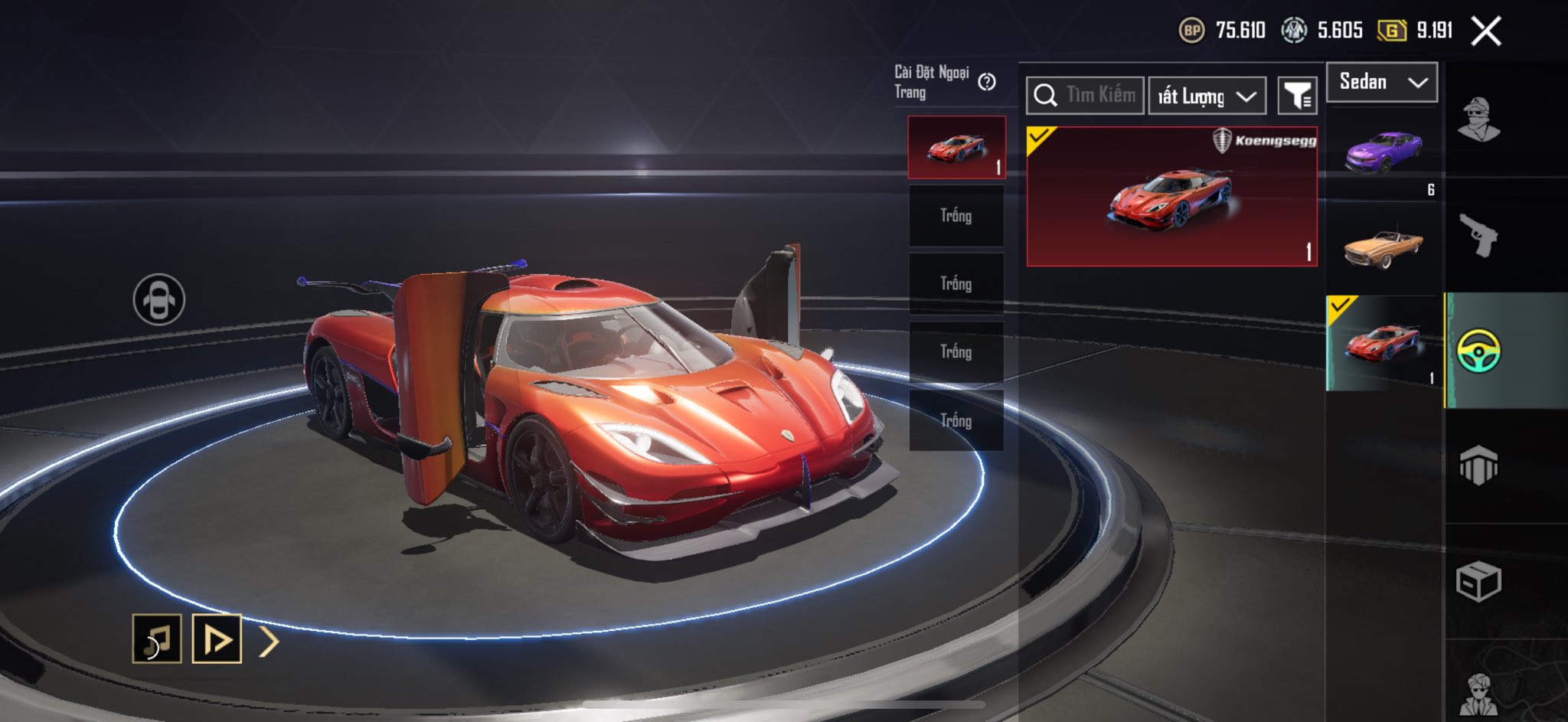Switch to the steering wheel vehicle tab

pyautogui.click(x=1478, y=351)
